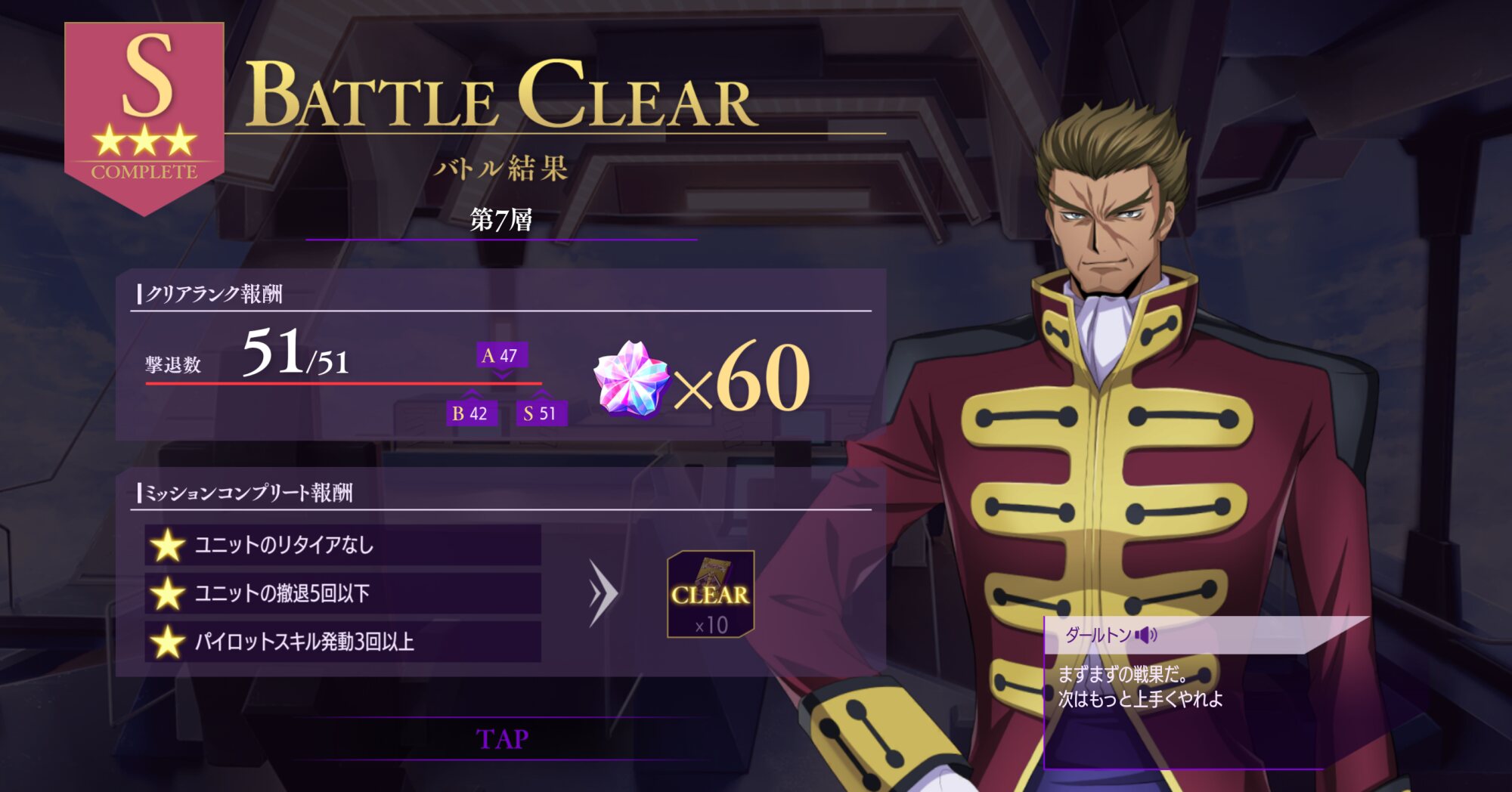The width and height of the screenshot is (1512, 792).
Task: Select the CLEAR x10 reward item
Action: [711, 594]
